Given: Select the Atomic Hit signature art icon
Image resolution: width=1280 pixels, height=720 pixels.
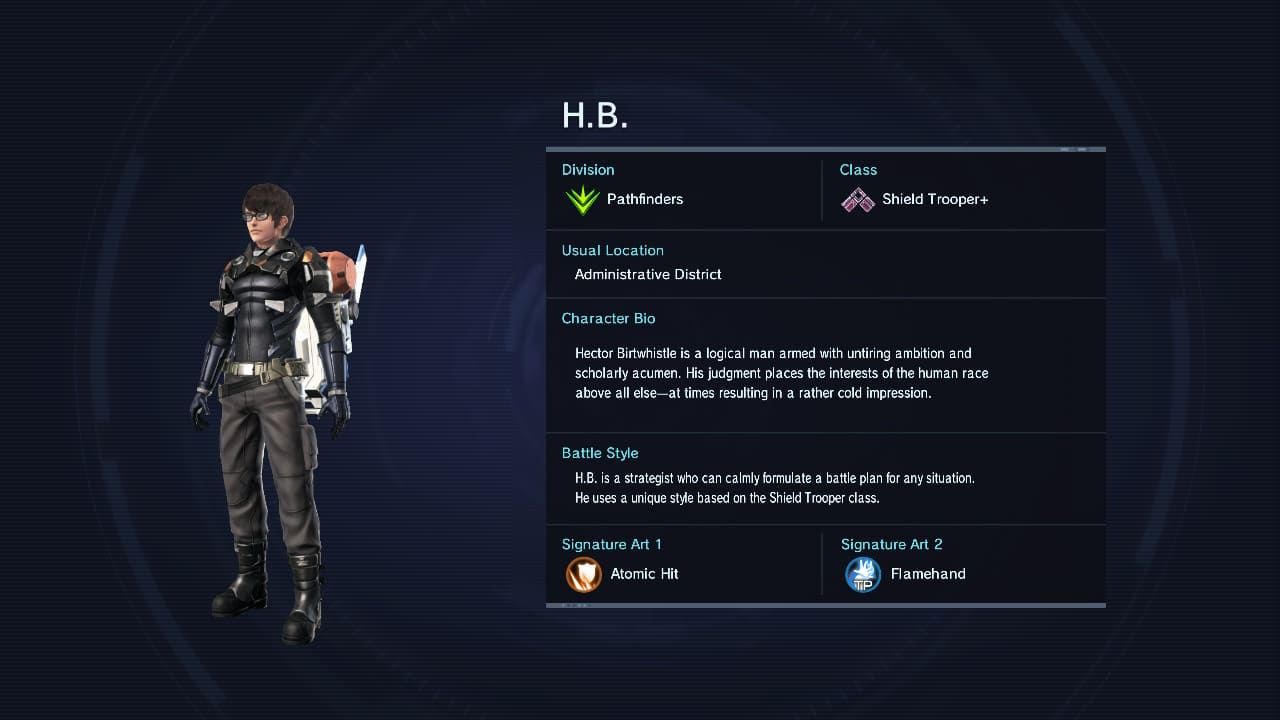Looking at the screenshot, I should 584,575.
